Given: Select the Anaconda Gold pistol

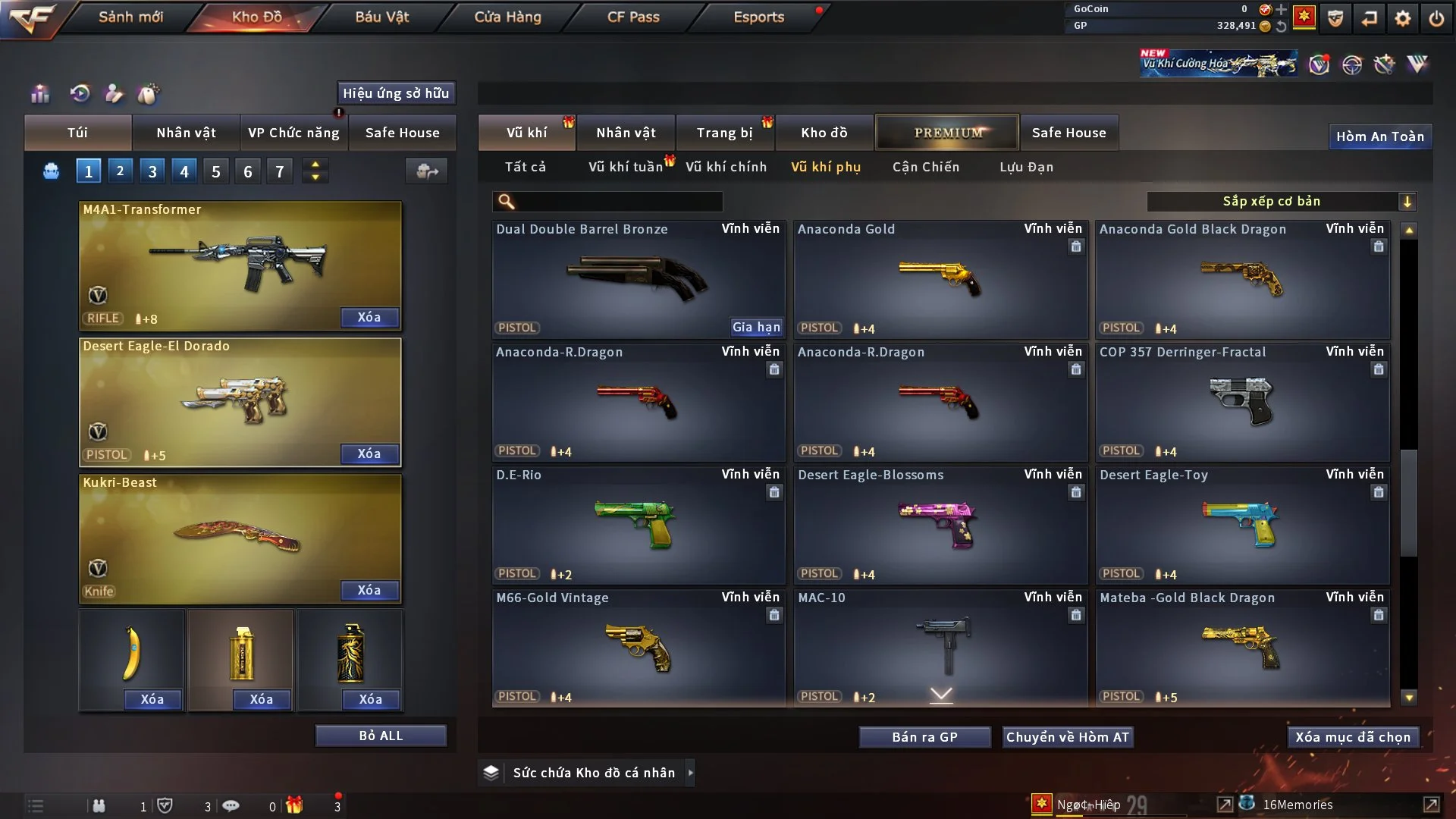Looking at the screenshot, I should (x=940, y=279).
